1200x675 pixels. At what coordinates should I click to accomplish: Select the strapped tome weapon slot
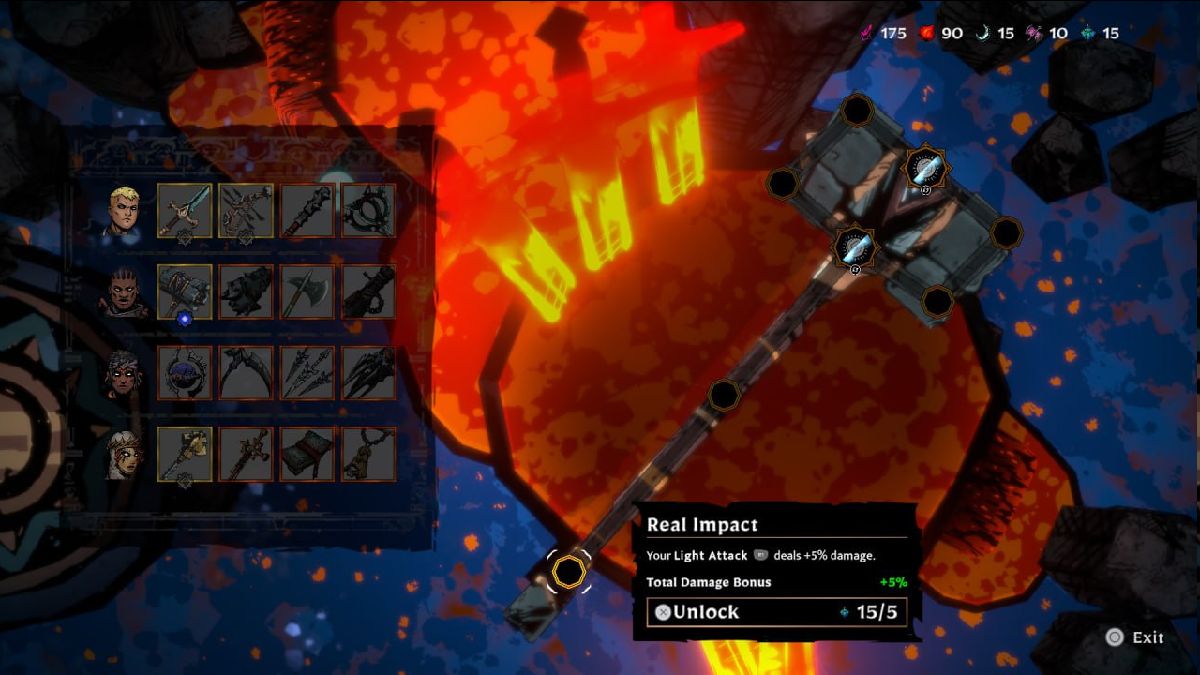pyautogui.click(x=307, y=454)
